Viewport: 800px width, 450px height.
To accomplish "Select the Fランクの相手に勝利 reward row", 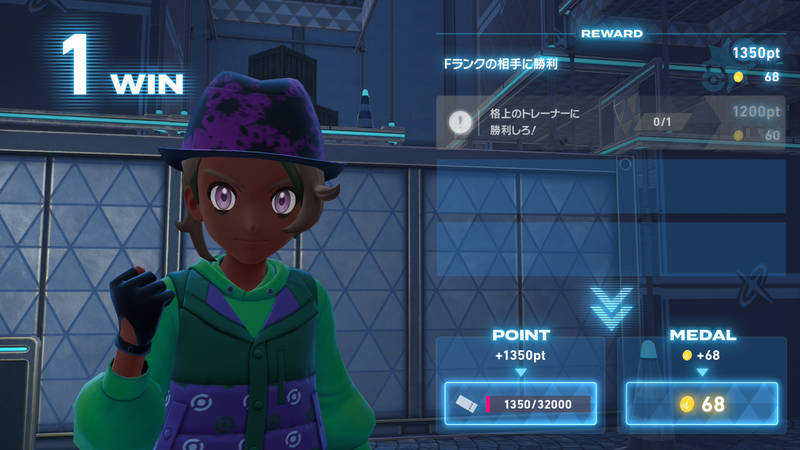I will (x=612, y=65).
